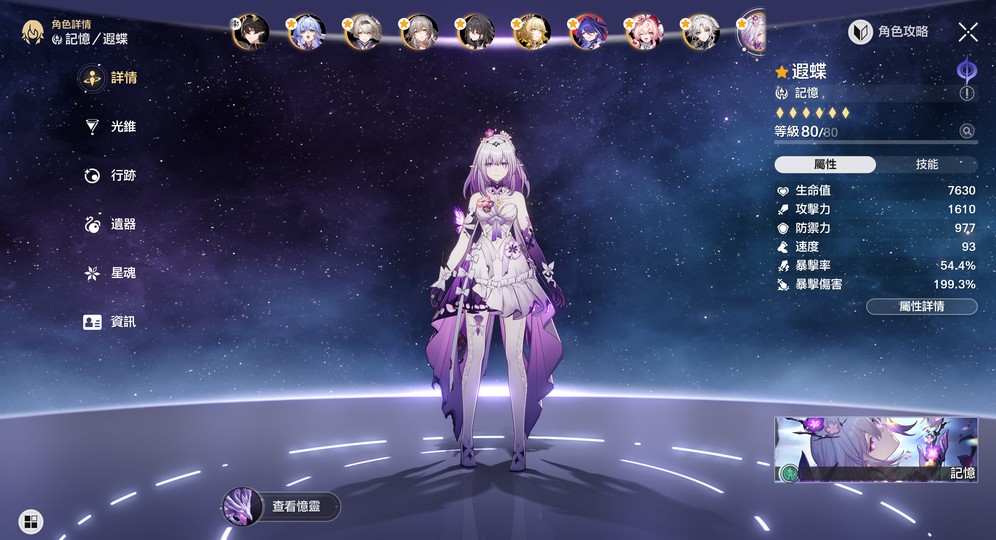The height and width of the screenshot is (540, 996).
Task: Open the 詳情 details section
Action: pyautogui.click(x=110, y=78)
